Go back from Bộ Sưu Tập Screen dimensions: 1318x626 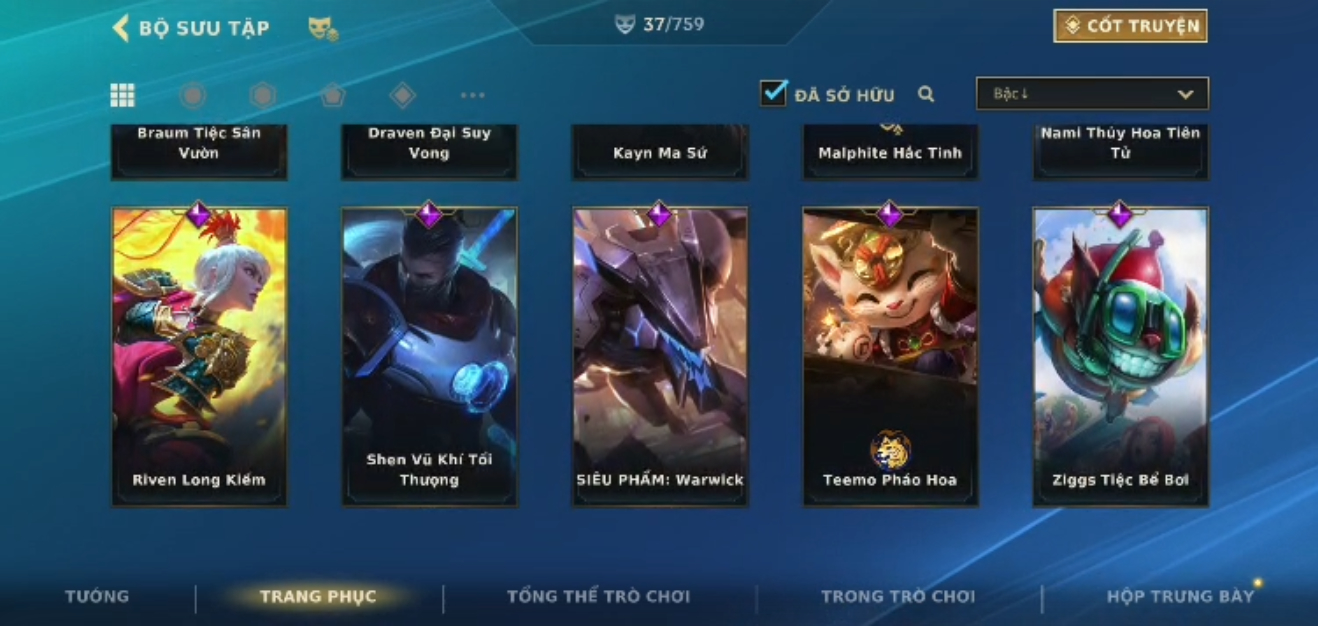[121, 28]
